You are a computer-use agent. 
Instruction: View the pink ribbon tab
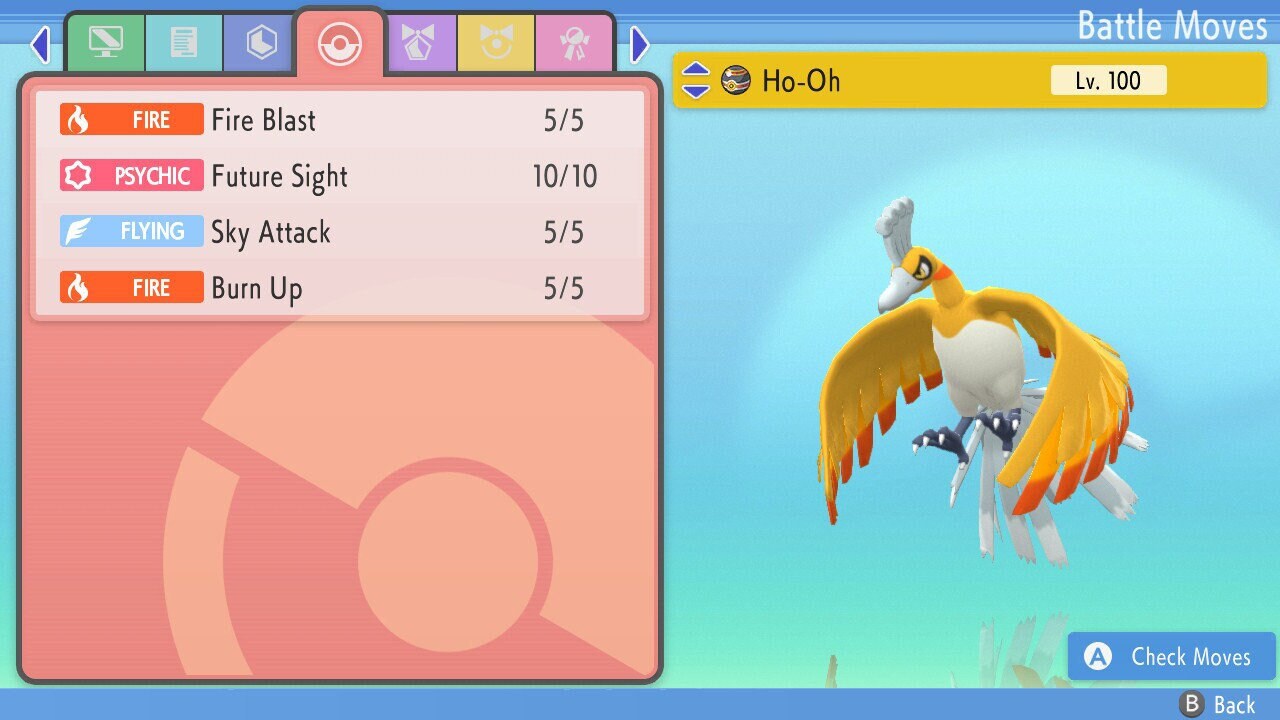pyautogui.click(x=574, y=43)
